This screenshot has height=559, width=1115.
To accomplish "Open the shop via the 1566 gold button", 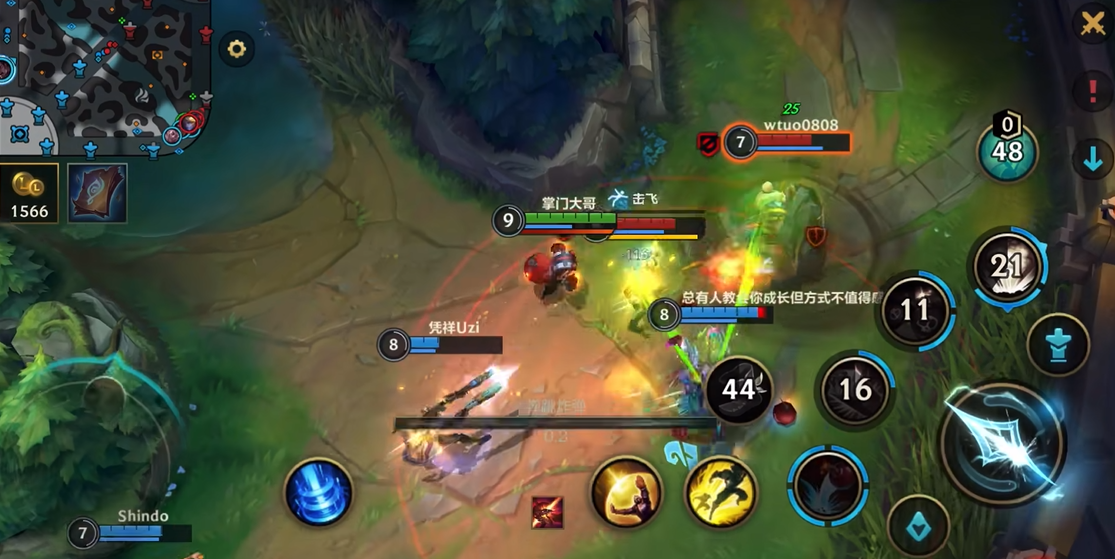I will (x=30, y=193).
